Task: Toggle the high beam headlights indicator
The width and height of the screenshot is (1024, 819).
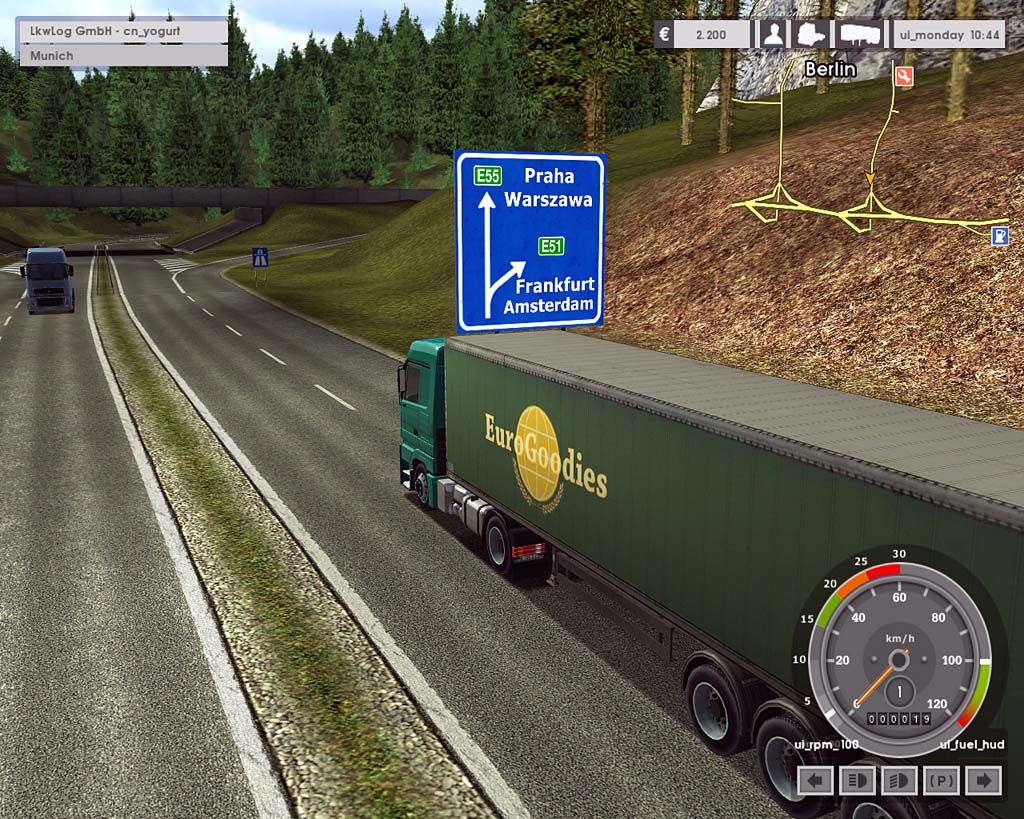Action: [x=857, y=780]
